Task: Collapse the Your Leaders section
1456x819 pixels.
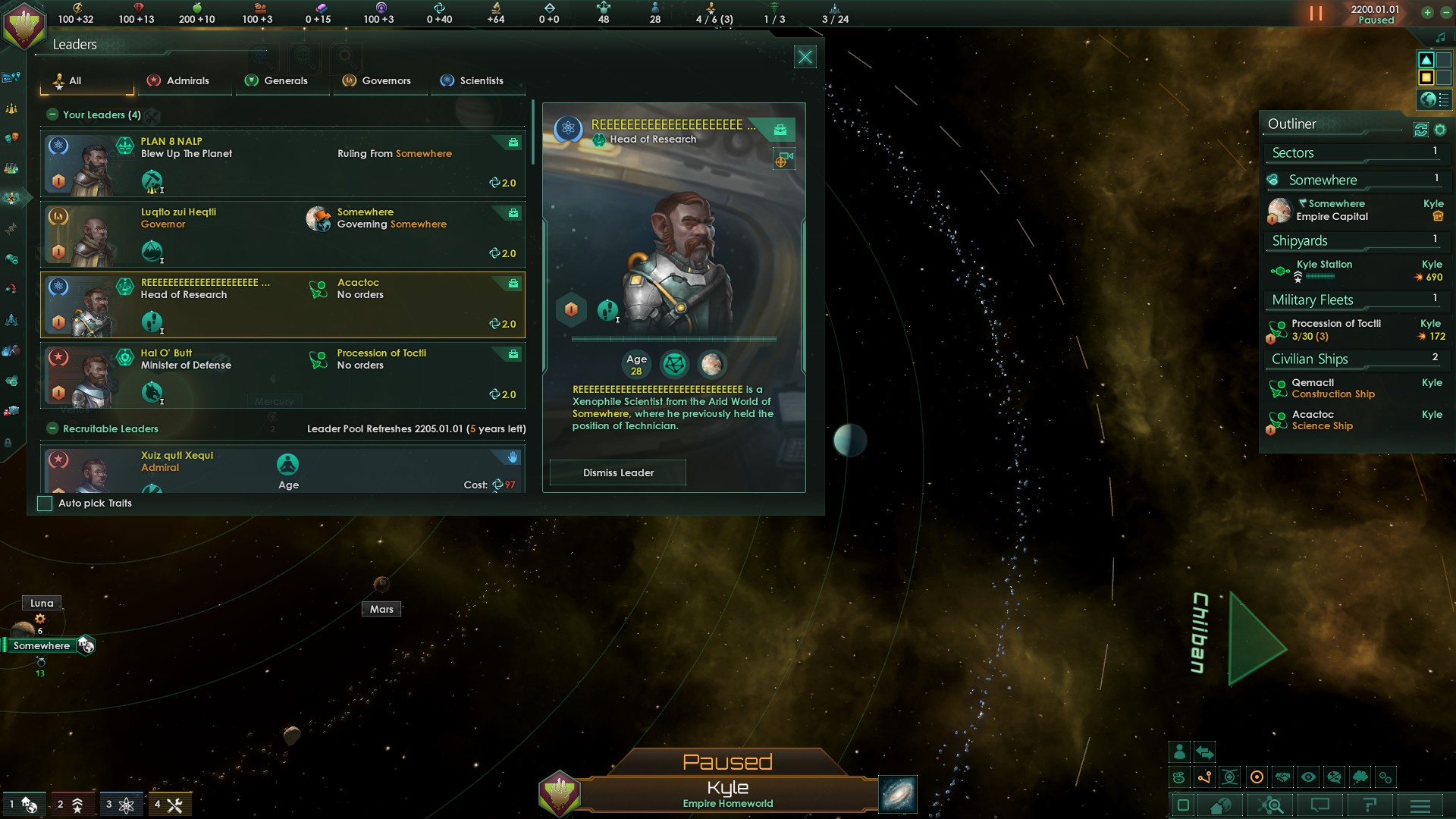Action: tap(52, 115)
